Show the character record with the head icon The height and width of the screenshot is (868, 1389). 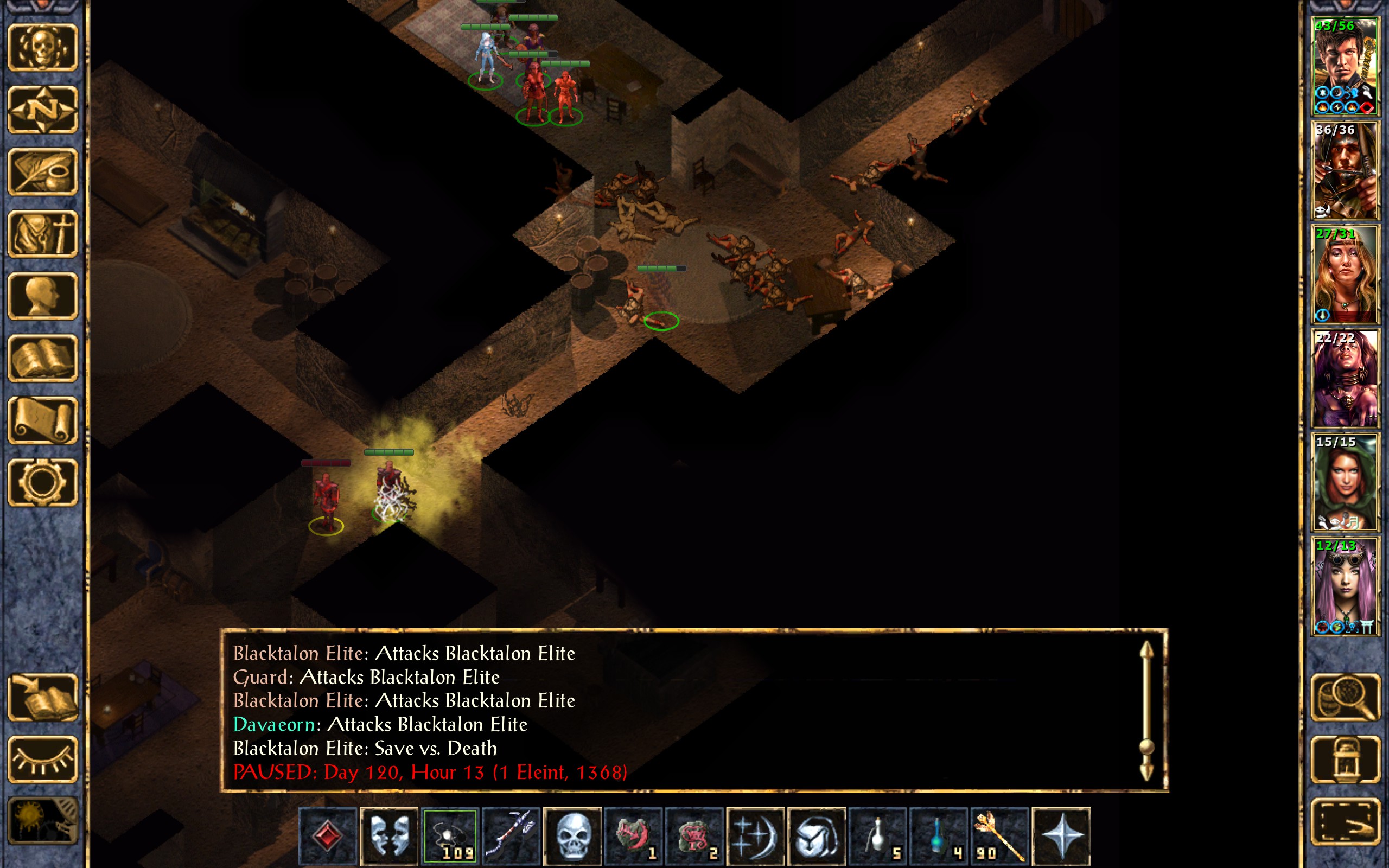(x=43, y=296)
